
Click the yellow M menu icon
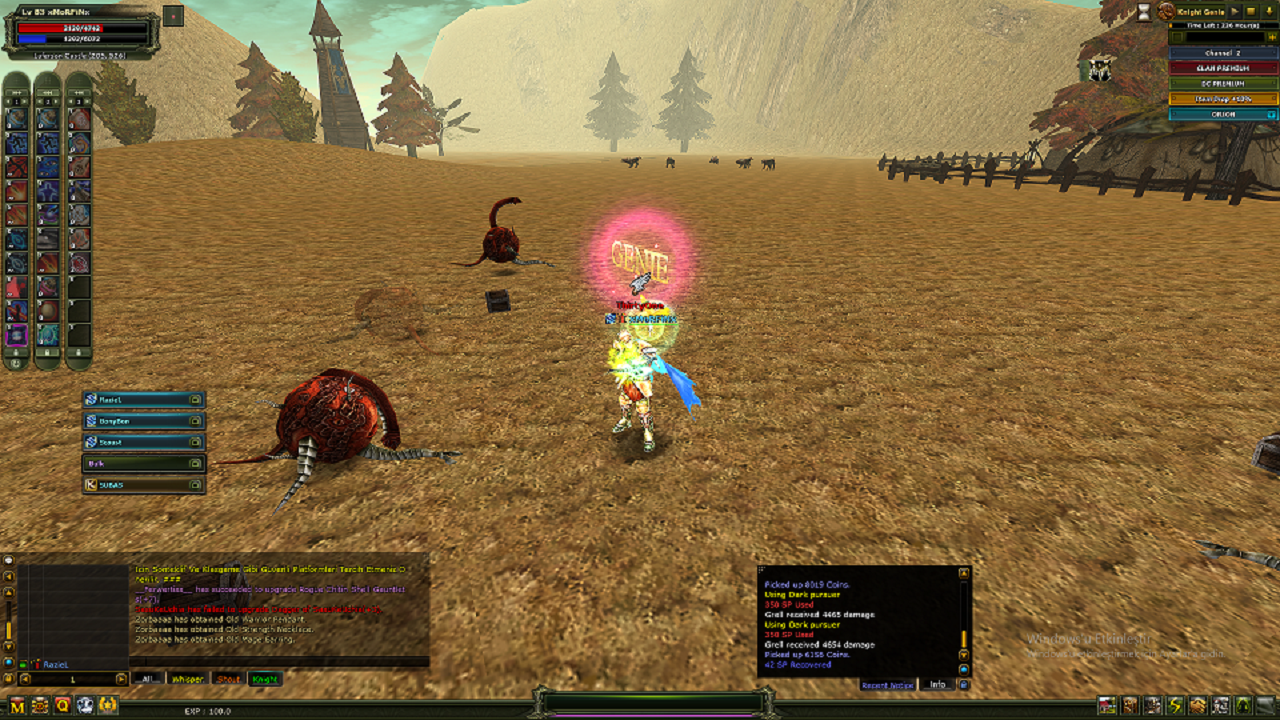click(17, 706)
